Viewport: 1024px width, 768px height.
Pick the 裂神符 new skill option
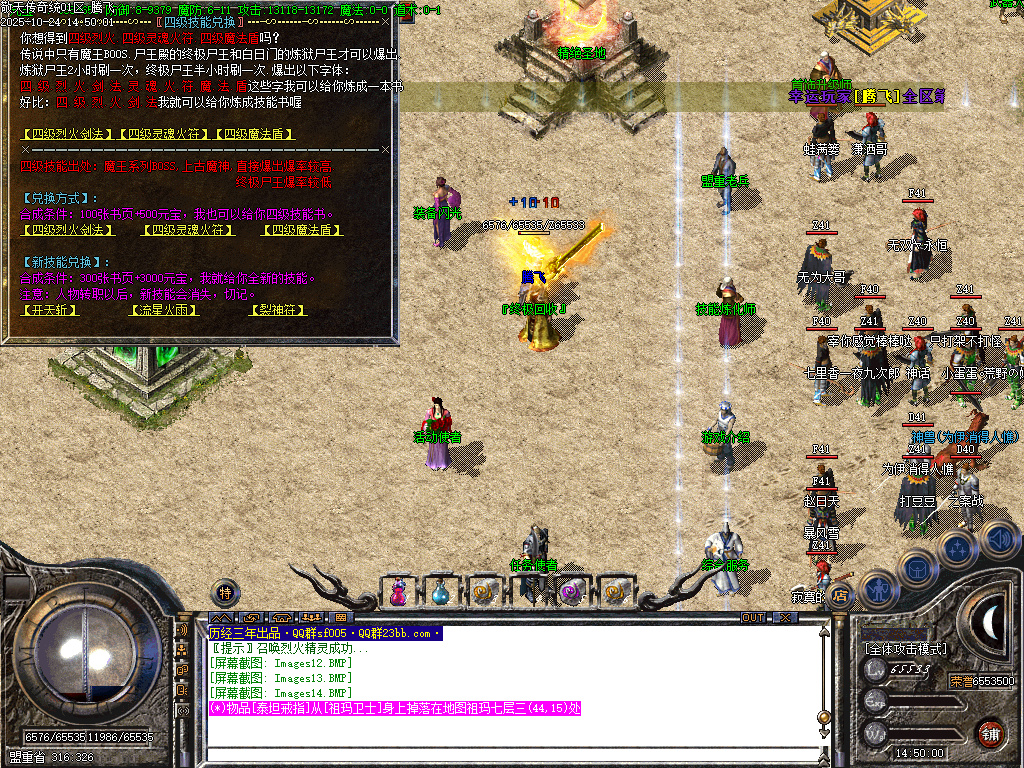tap(277, 310)
